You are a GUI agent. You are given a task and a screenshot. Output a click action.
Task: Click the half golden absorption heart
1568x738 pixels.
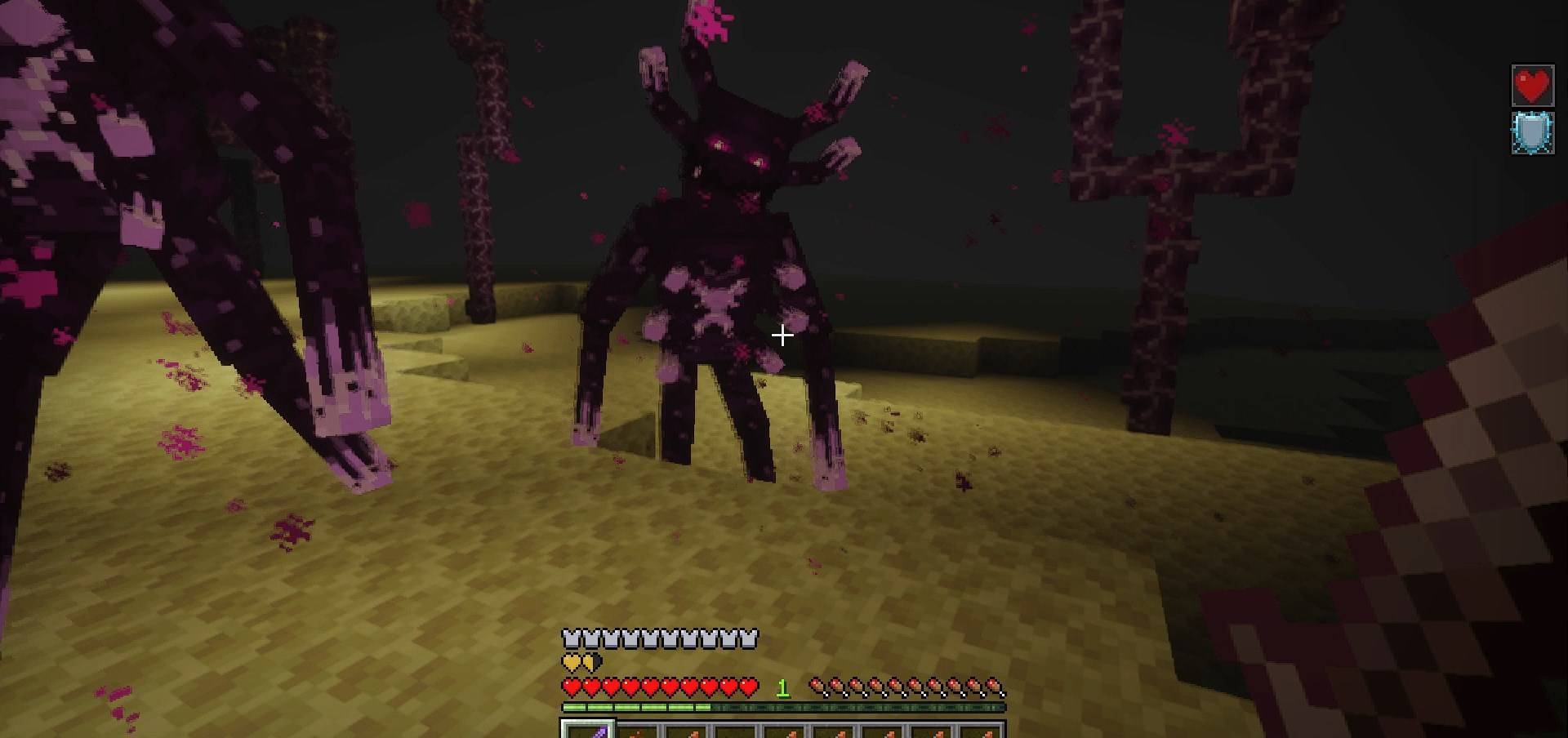(590, 663)
